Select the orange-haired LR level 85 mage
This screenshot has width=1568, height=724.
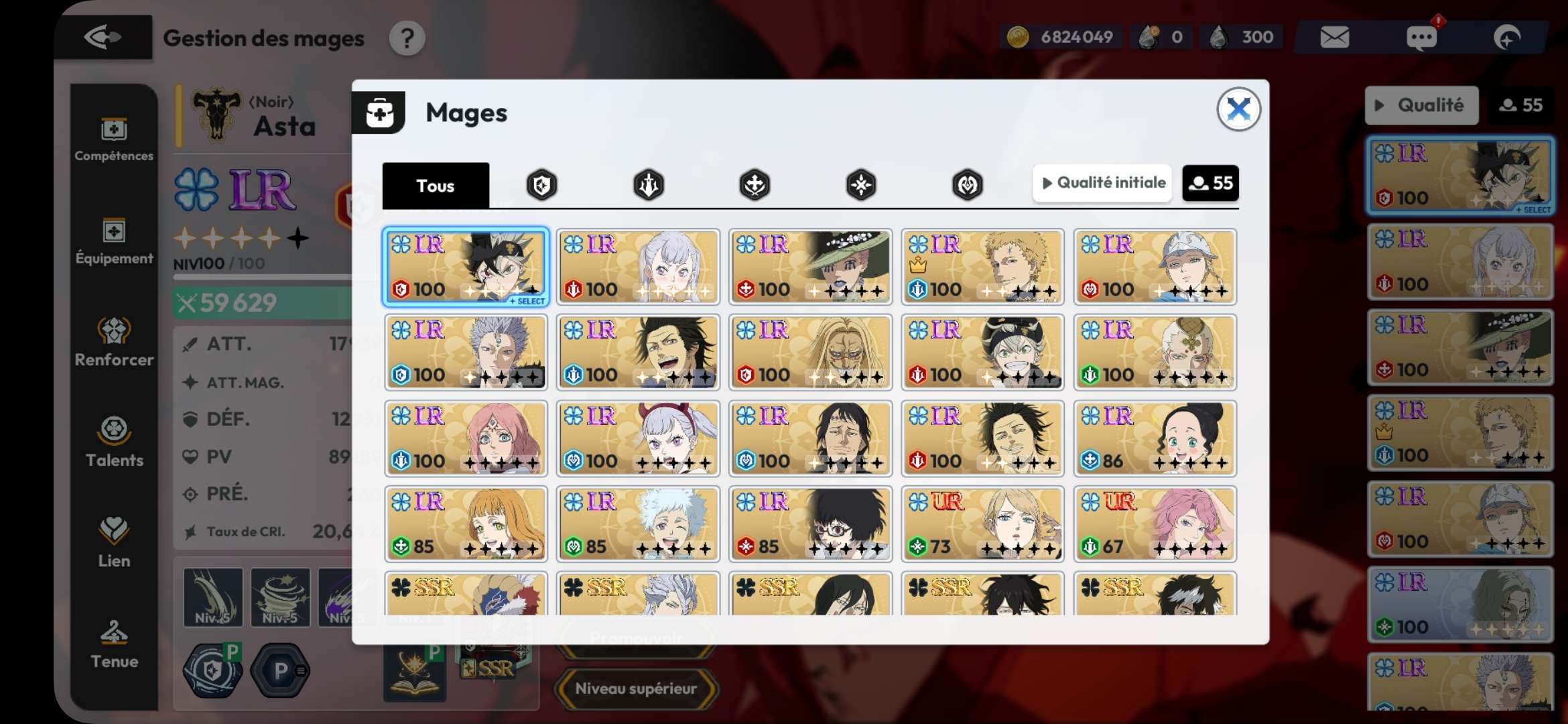(466, 524)
